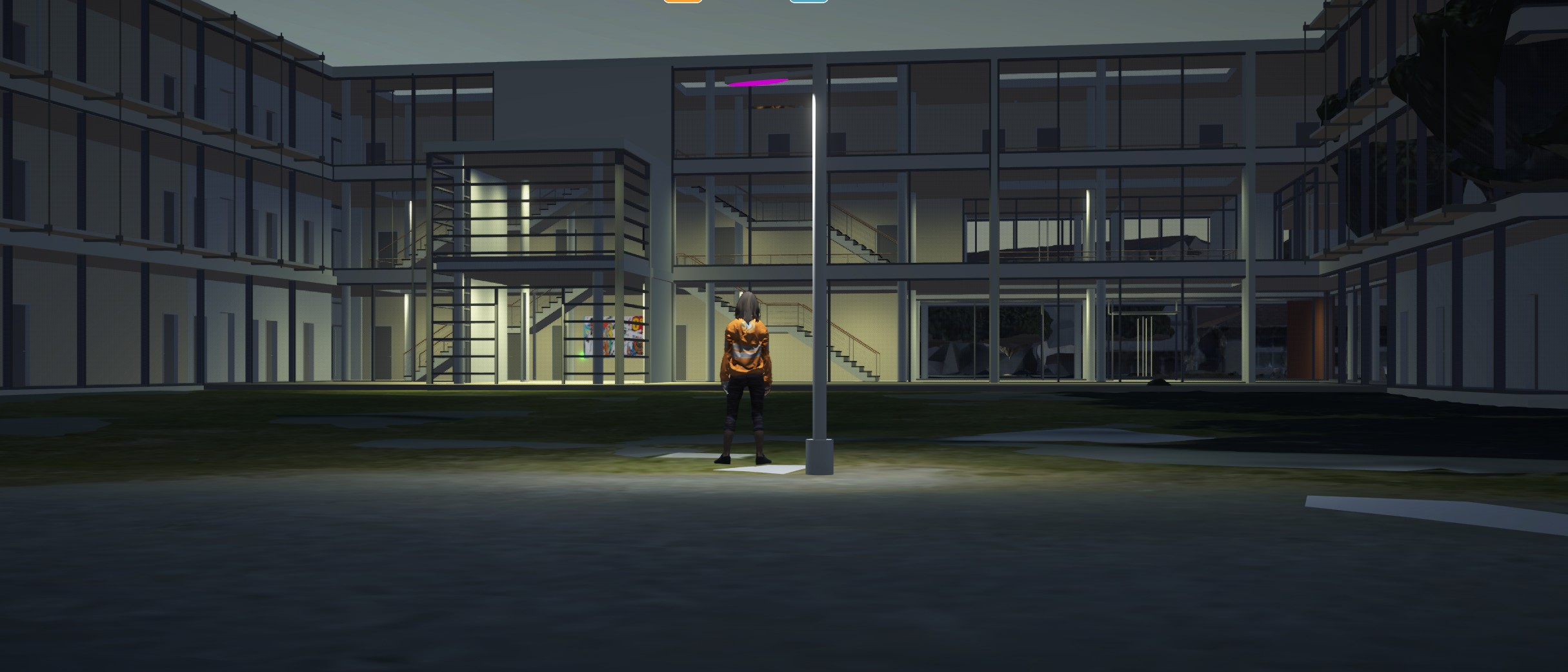Click the orange tab at the top edge
Viewport: 1568px width, 672px height.
coord(683,1)
